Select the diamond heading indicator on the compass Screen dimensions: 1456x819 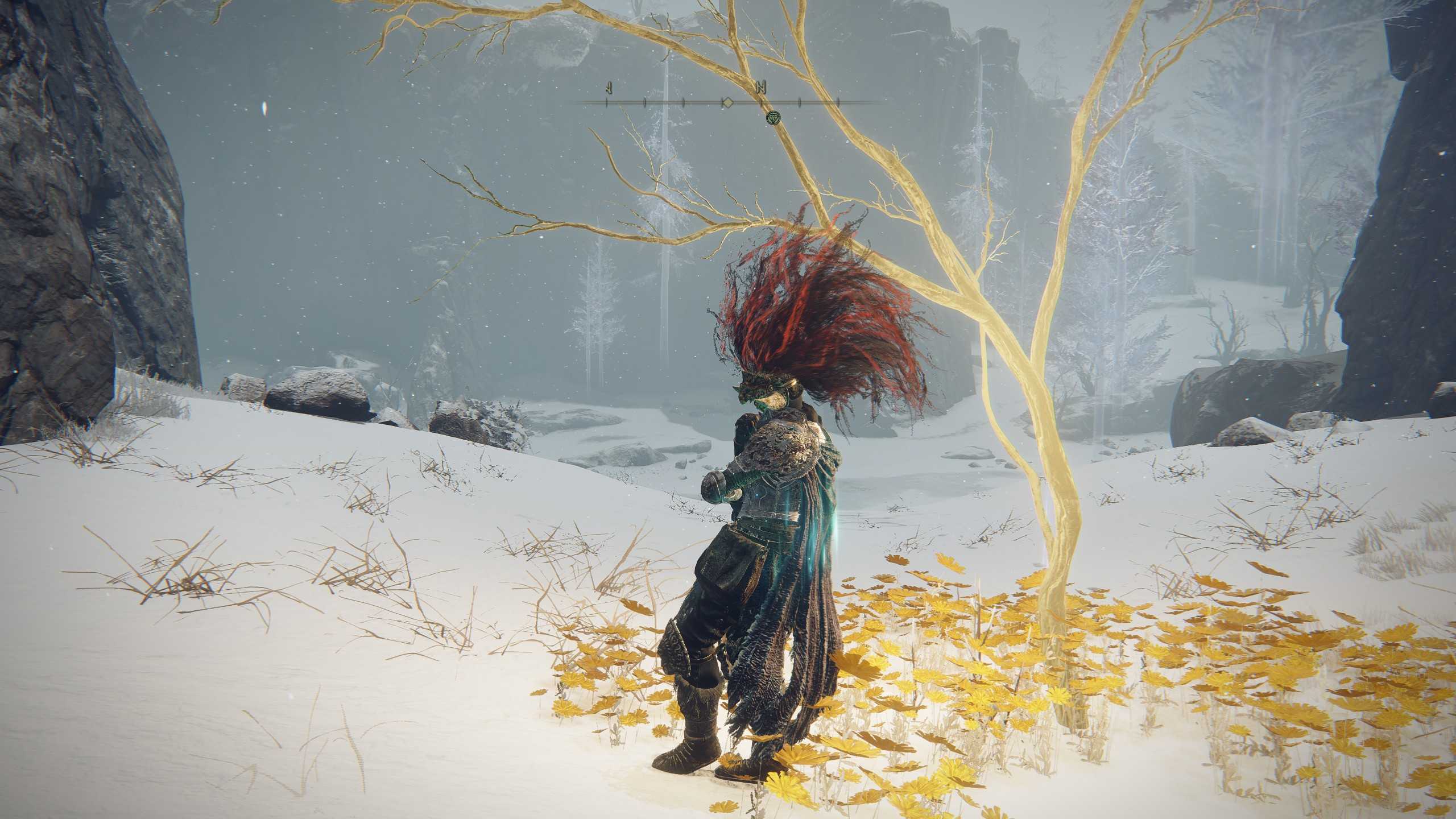tap(727, 102)
